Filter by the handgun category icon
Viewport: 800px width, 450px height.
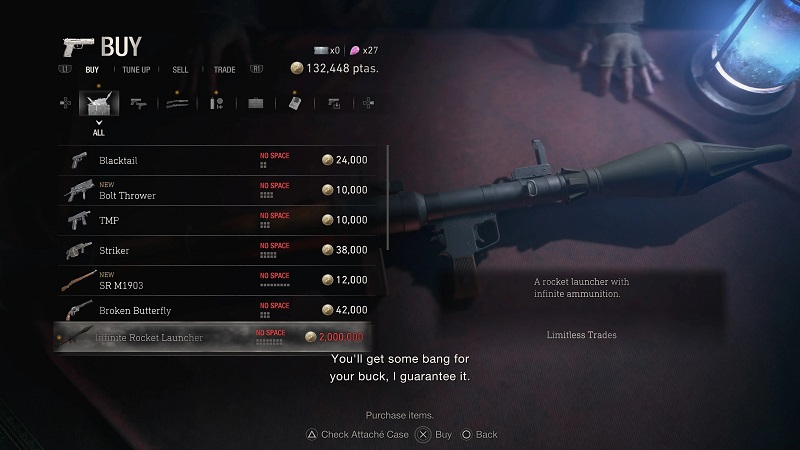138,103
